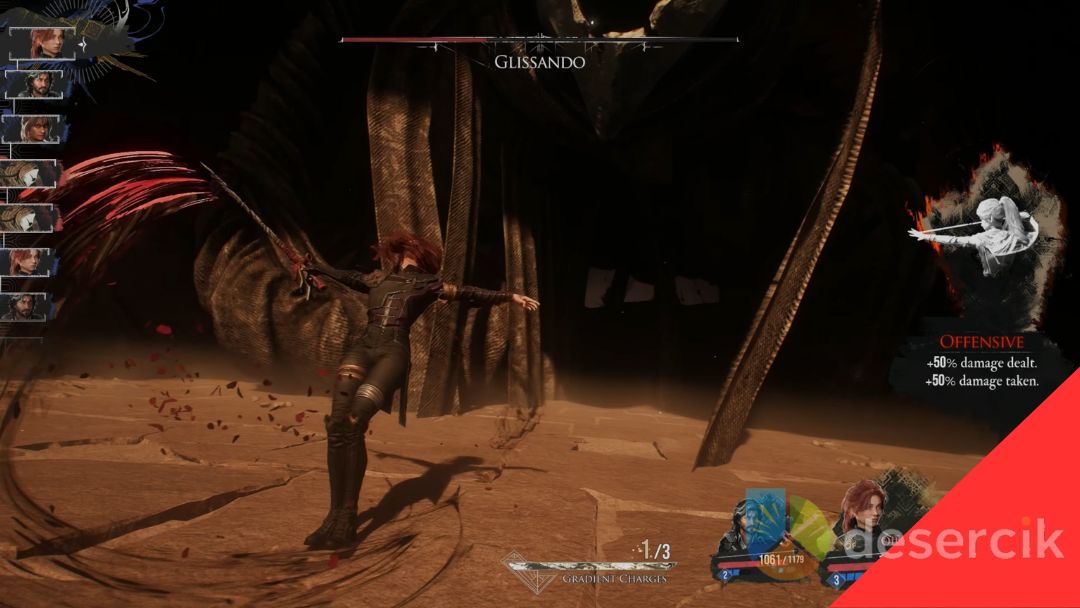Click the Offensive stance fencer icon
1080x608 pixels.
point(975,237)
